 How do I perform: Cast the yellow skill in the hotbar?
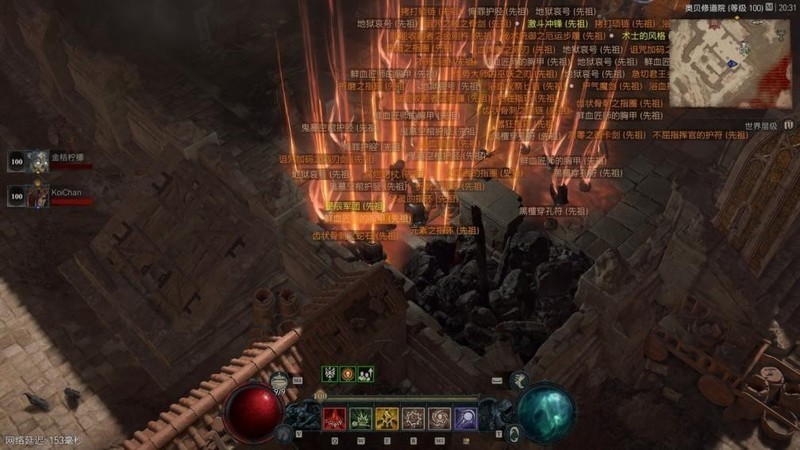coord(386,419)
